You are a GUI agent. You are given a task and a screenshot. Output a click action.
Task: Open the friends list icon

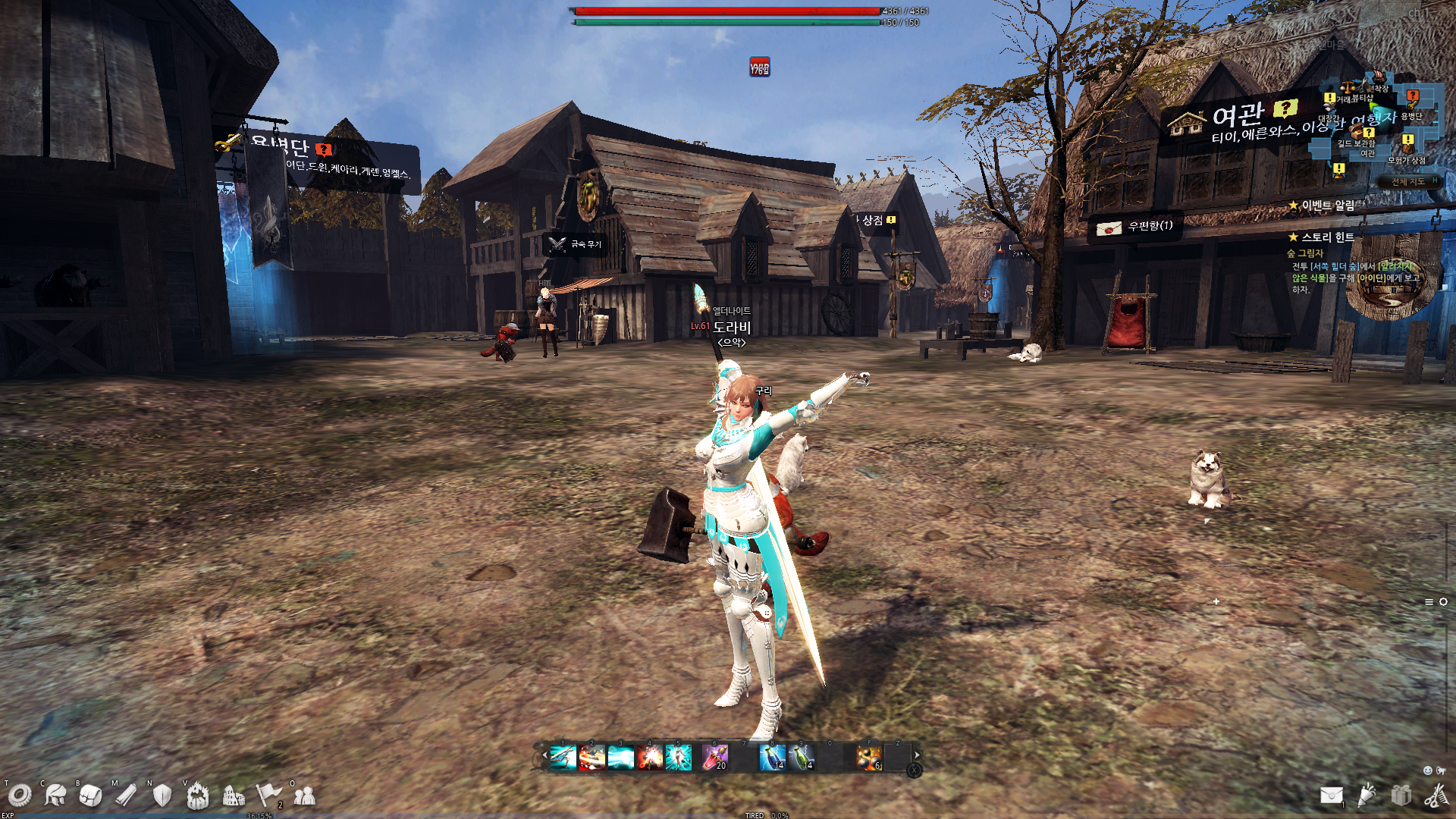point(304,795)
